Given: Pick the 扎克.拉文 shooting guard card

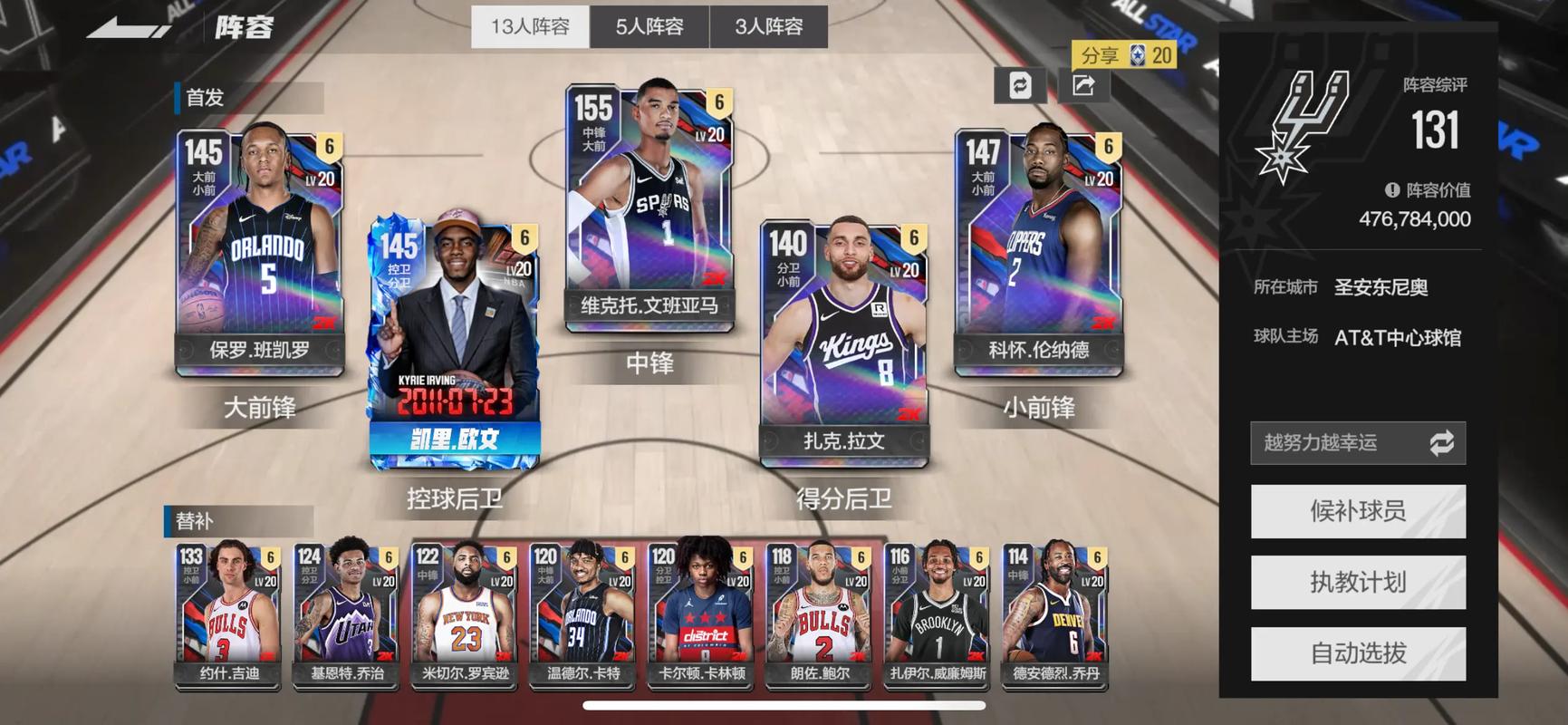Looking at the screenshot, I should 843,340.
